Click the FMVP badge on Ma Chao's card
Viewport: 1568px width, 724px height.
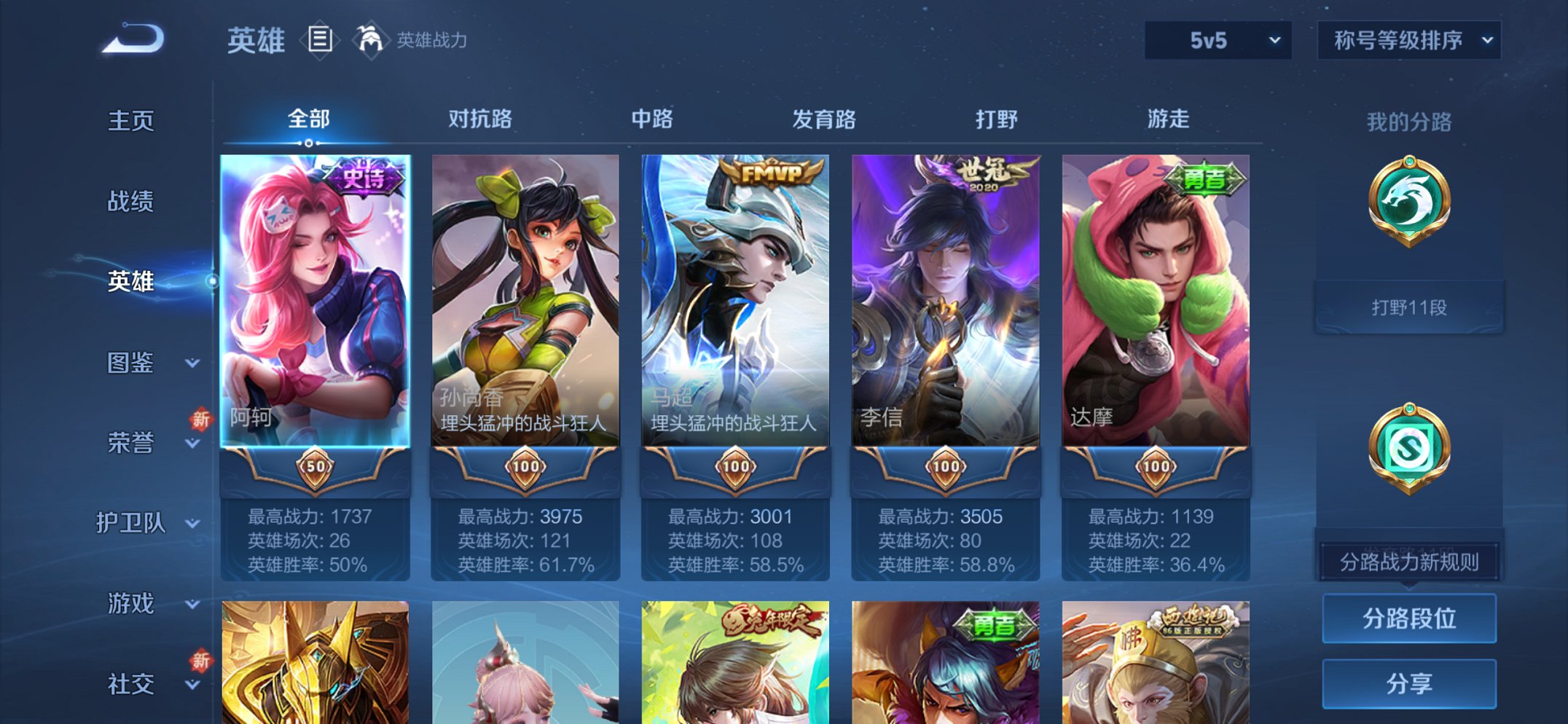click(x=771, y=172)
